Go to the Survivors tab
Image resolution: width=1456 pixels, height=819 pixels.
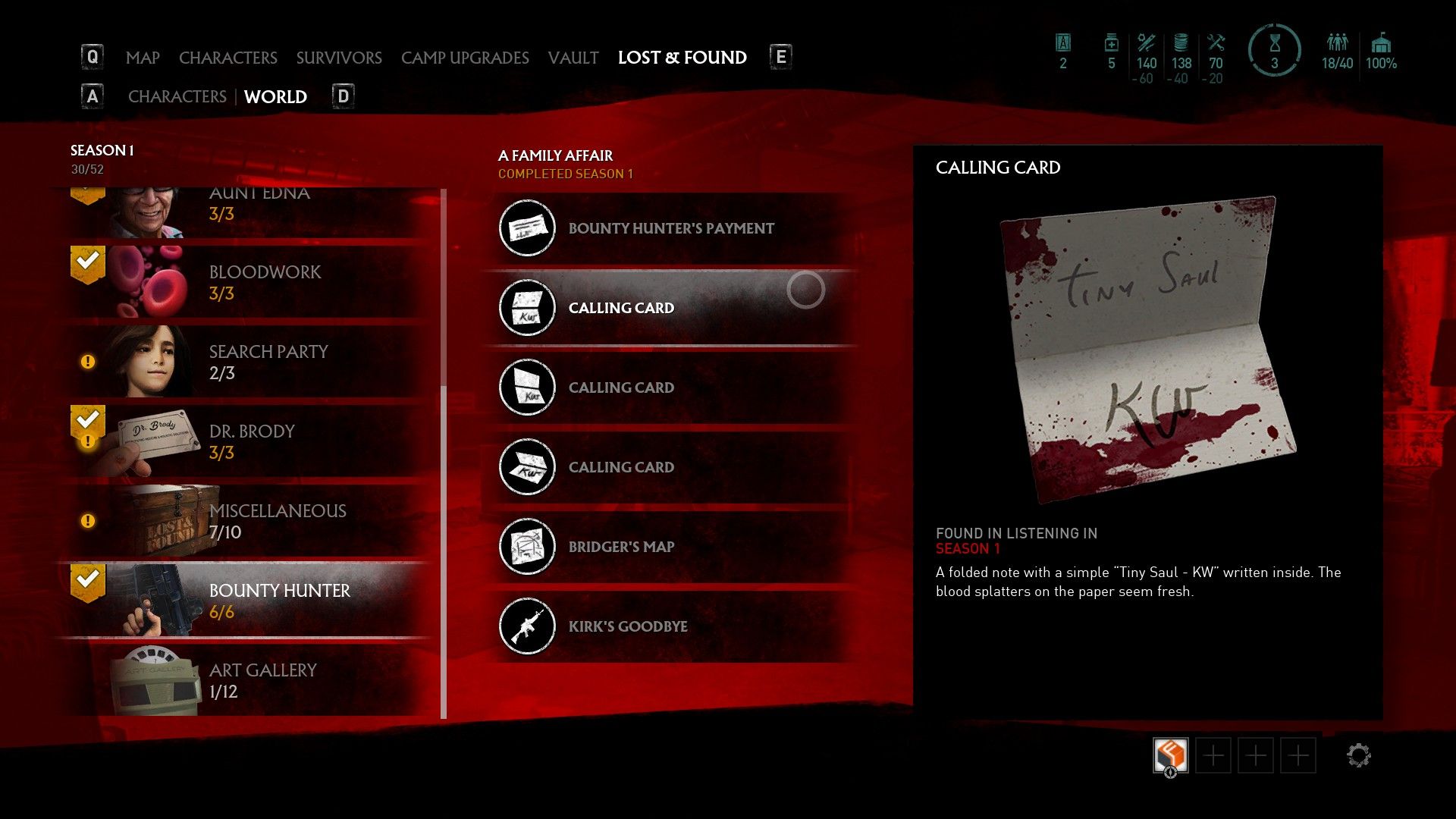[339, 58]
